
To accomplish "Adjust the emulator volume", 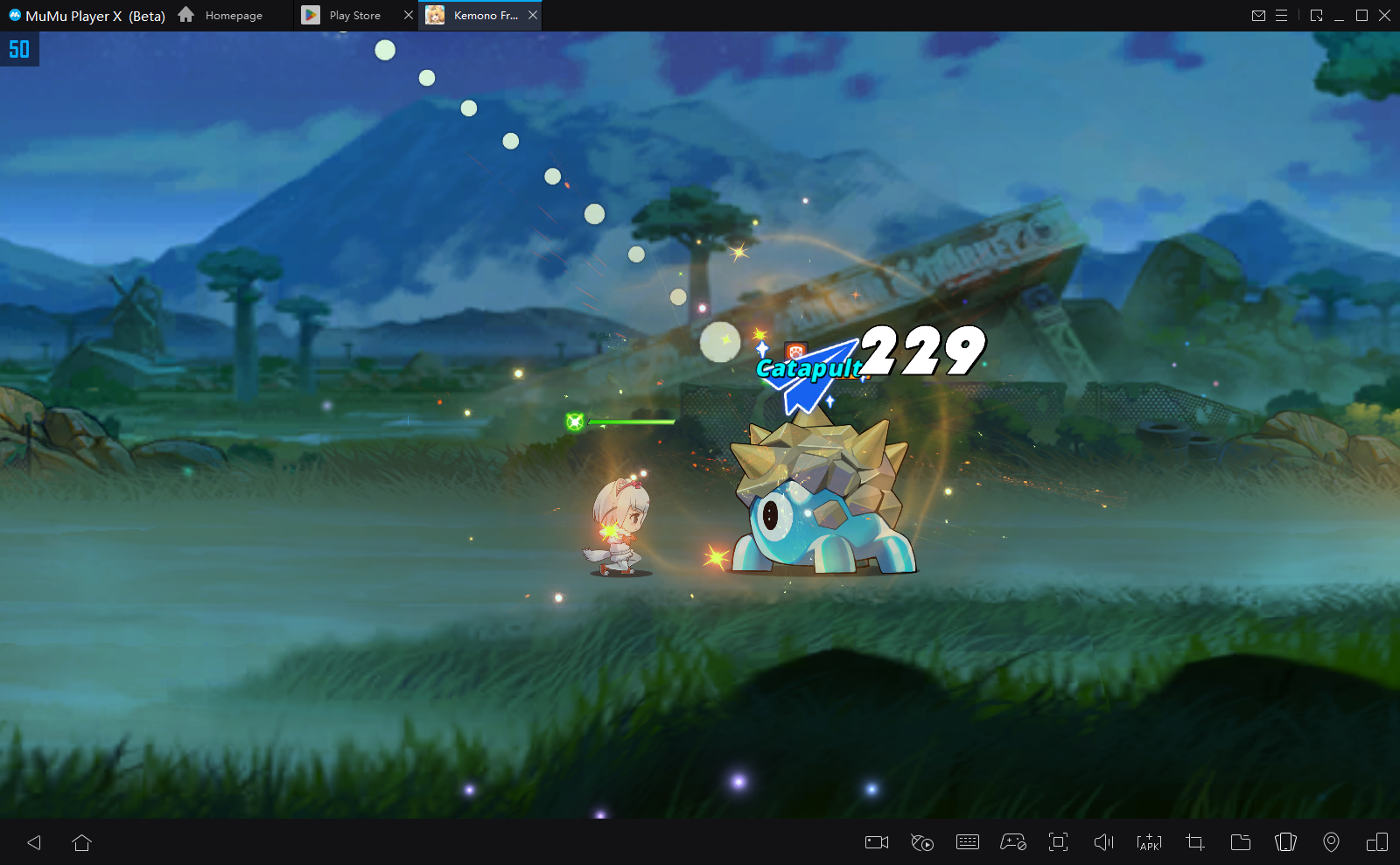I will [x=1104, y=842].
